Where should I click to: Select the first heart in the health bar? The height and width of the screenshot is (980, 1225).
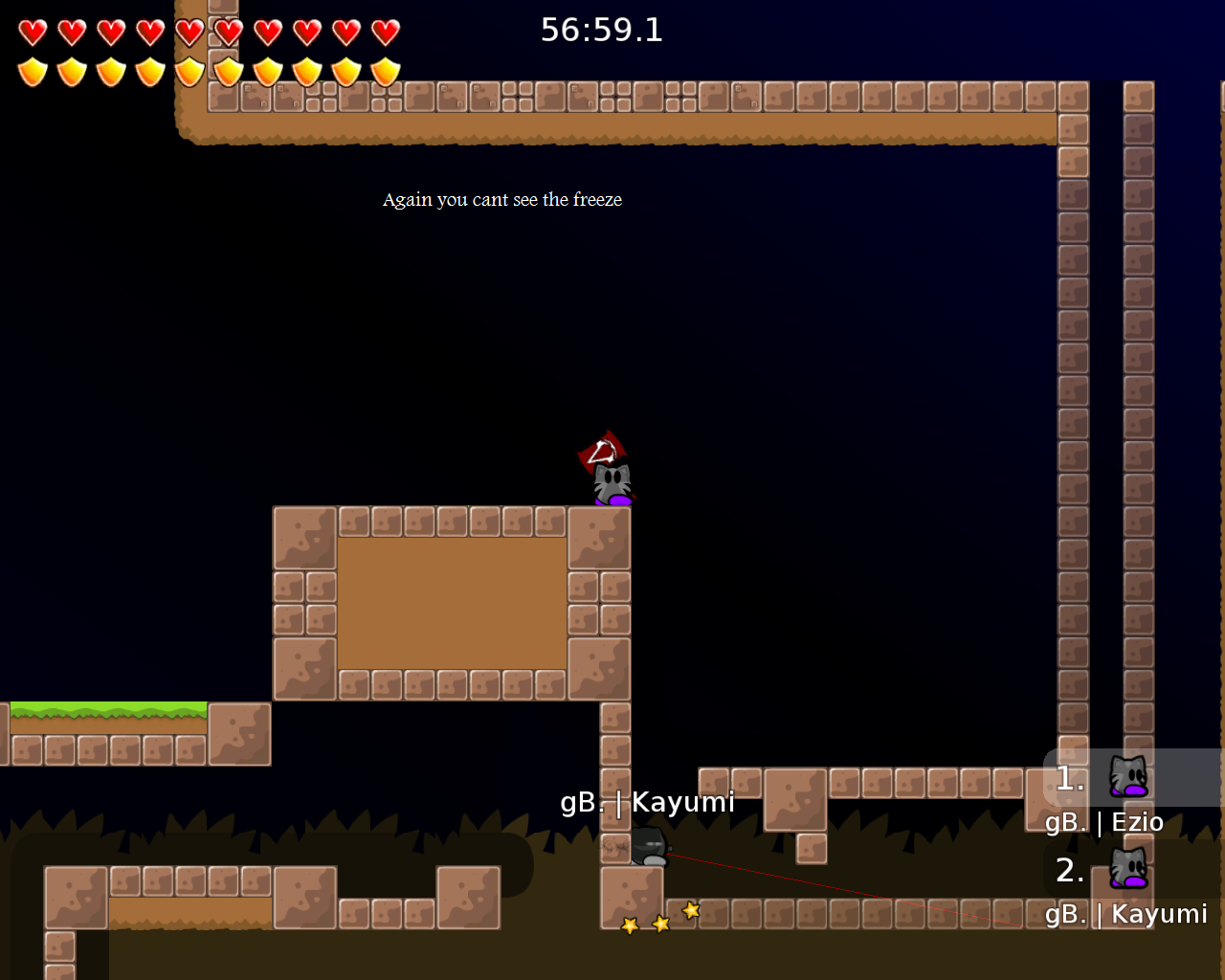pyautogui.click(x=32, y=31)
